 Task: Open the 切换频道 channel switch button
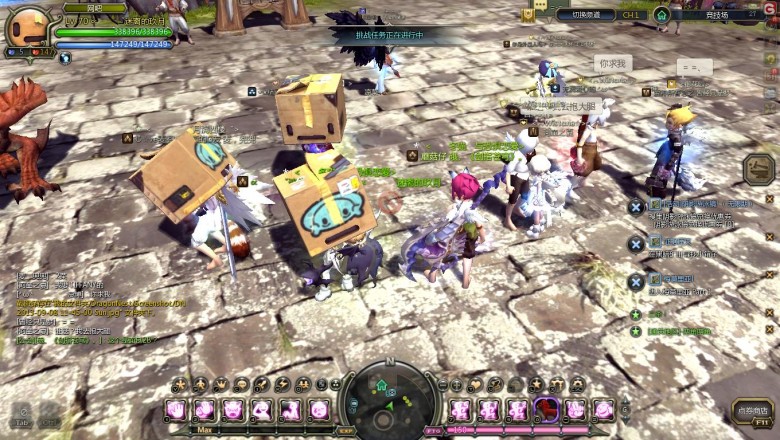coord(587,15)
